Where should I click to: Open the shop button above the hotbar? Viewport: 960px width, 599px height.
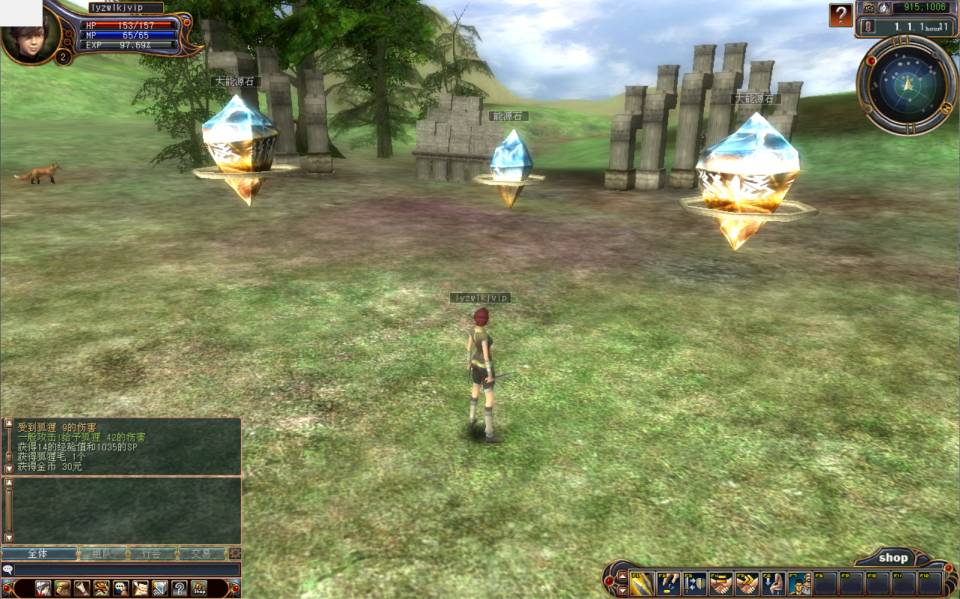point(893,558)
